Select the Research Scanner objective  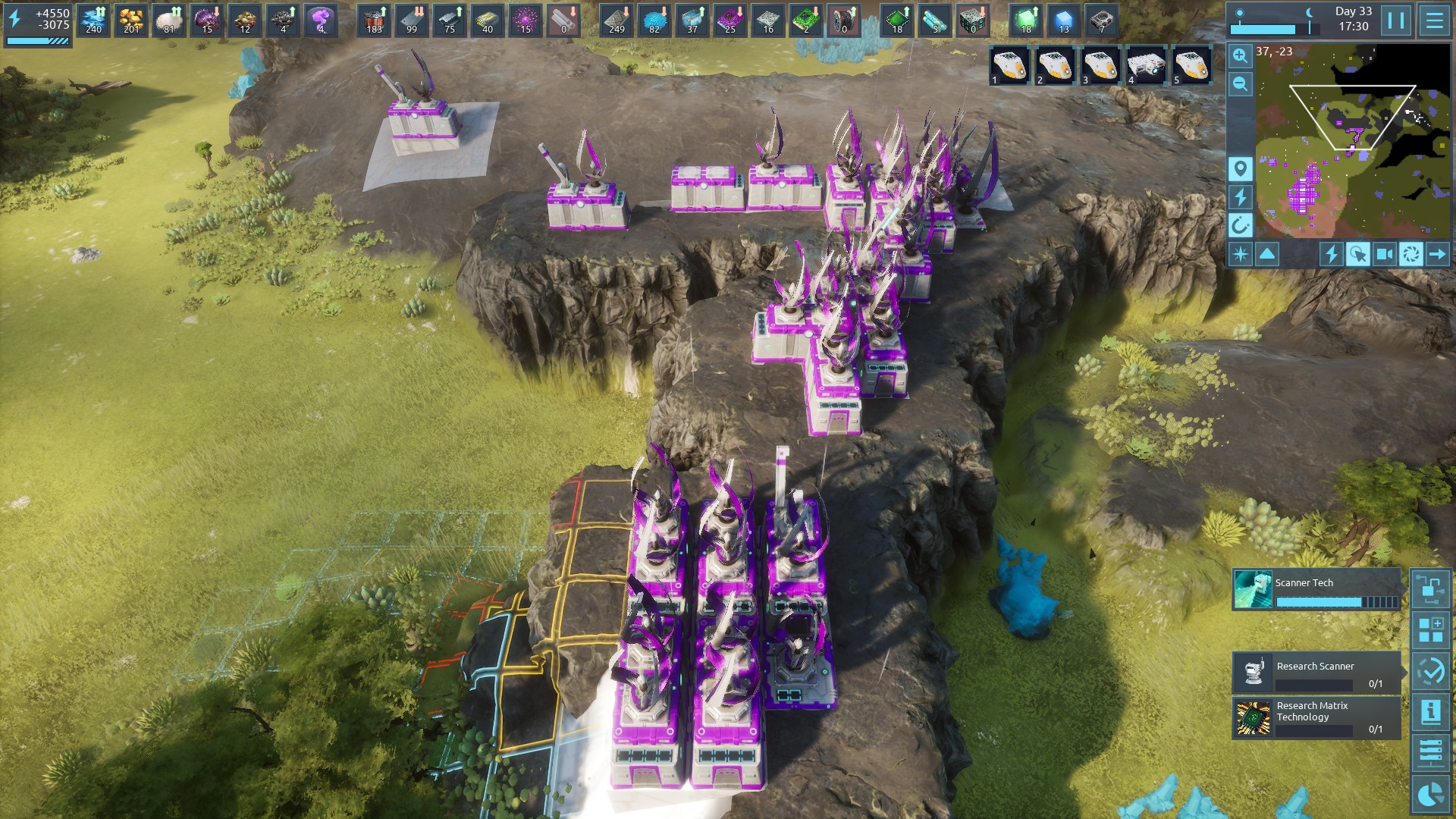point(1316,672)
